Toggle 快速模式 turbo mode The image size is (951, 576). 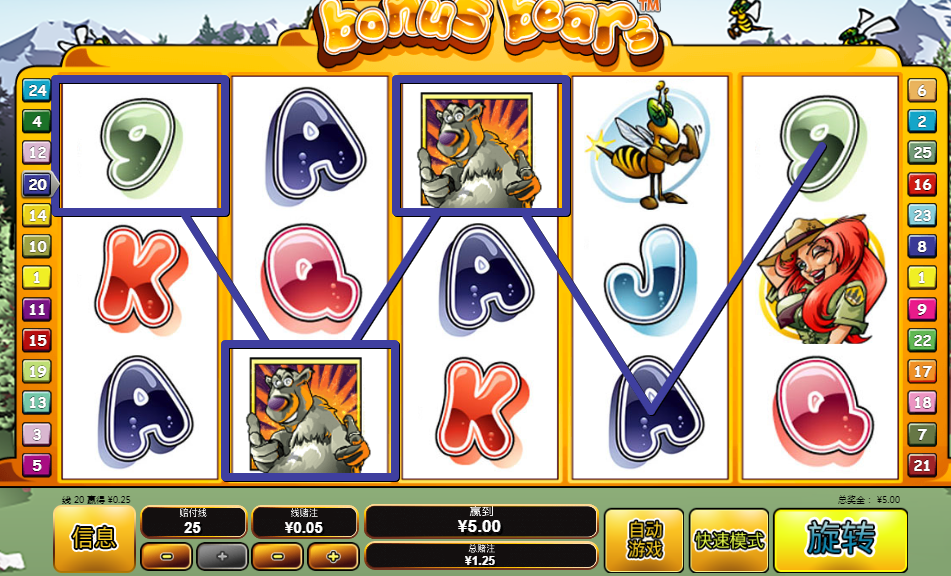729,540
